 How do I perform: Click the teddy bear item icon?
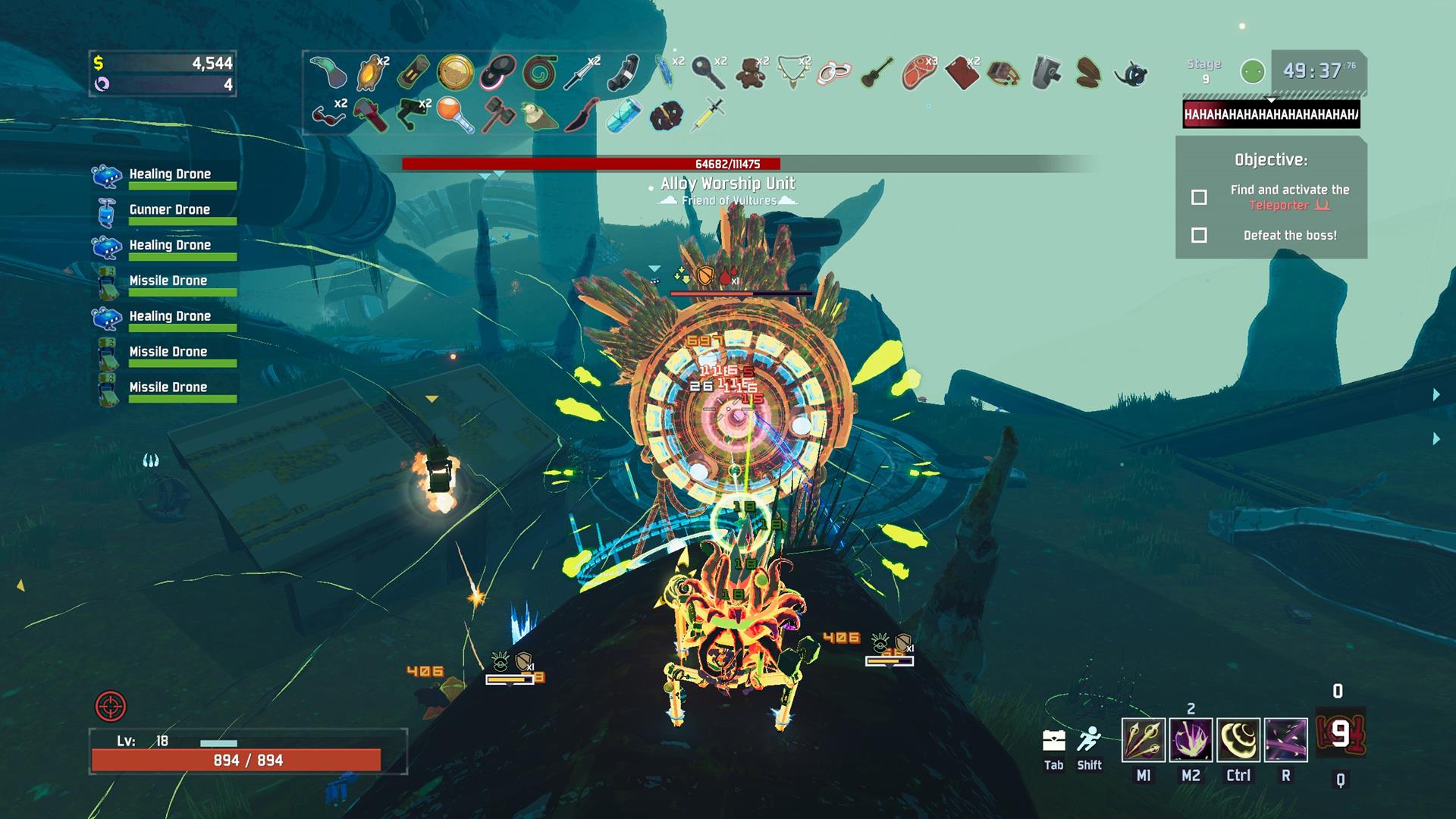coord(751,73)
